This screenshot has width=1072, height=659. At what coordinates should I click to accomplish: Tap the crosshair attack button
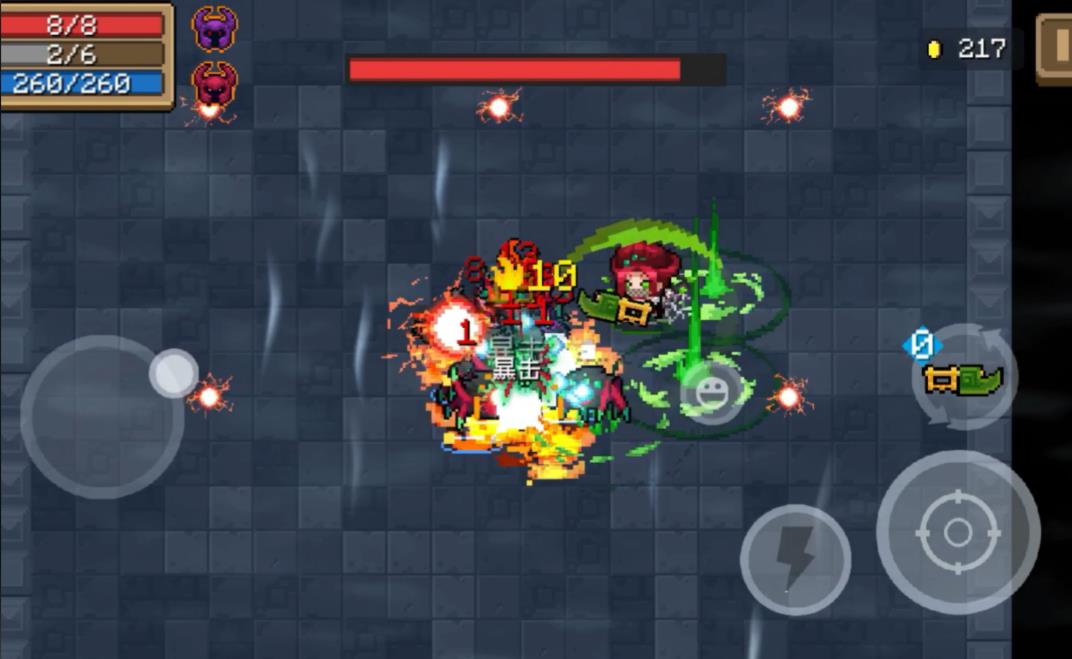click(x=957, y=531)
